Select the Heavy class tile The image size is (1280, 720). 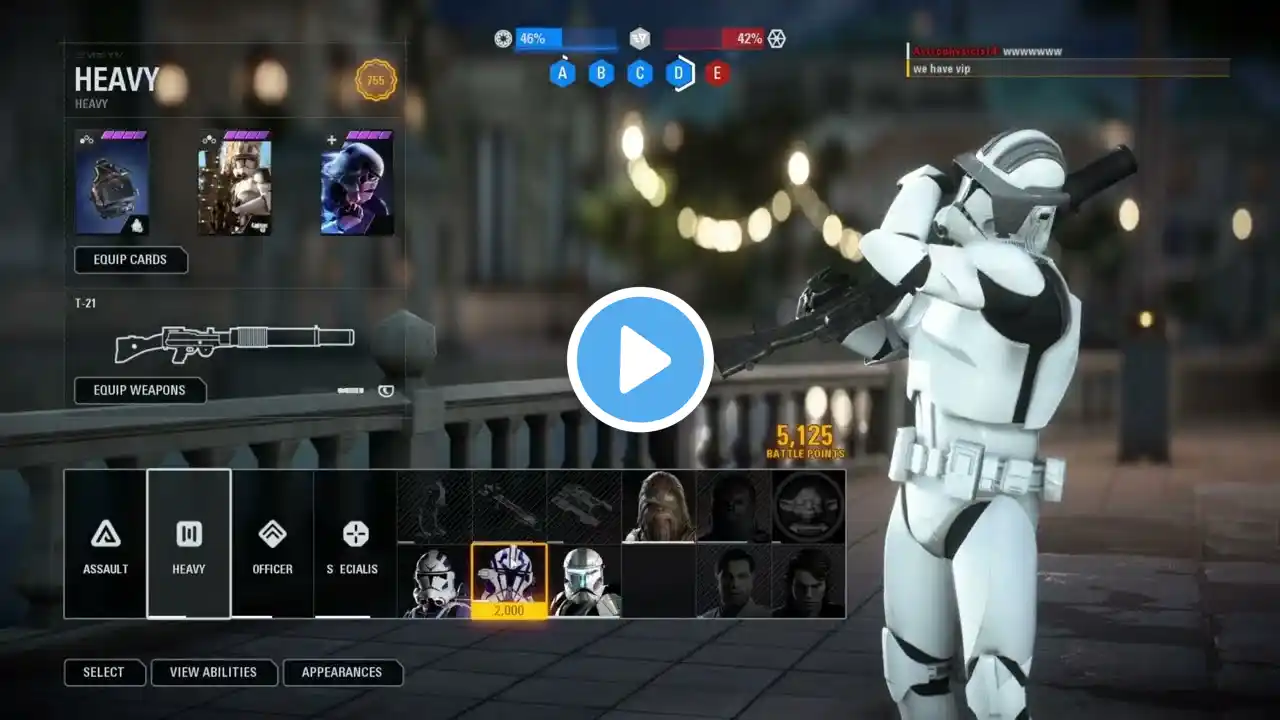(189, 543)
